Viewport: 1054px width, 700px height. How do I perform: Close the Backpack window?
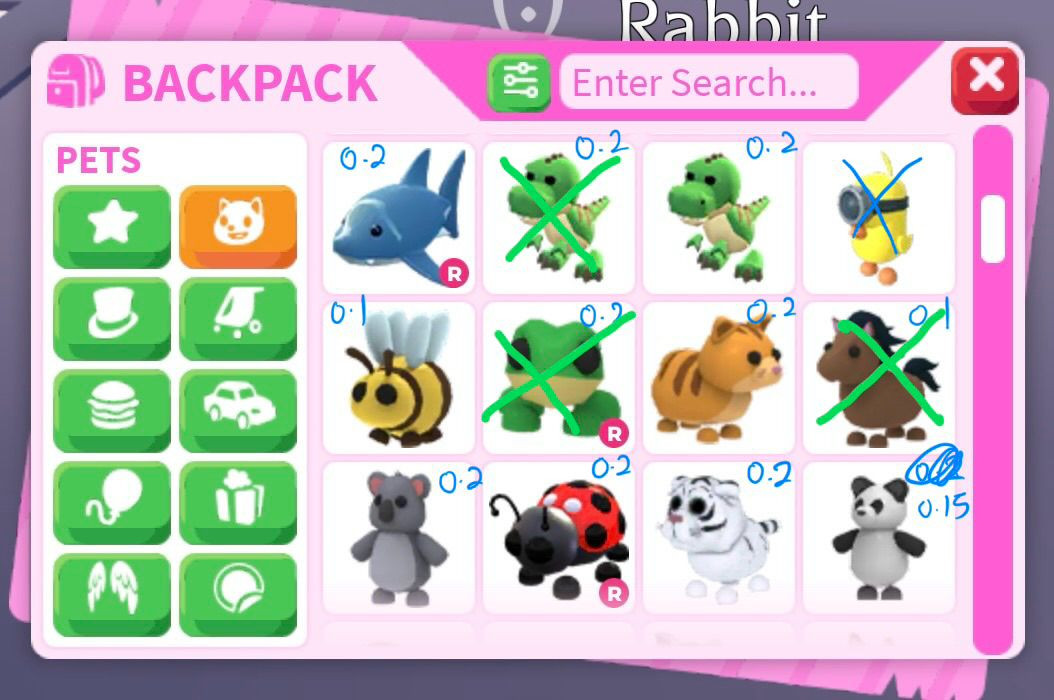(x=985, y=79)
